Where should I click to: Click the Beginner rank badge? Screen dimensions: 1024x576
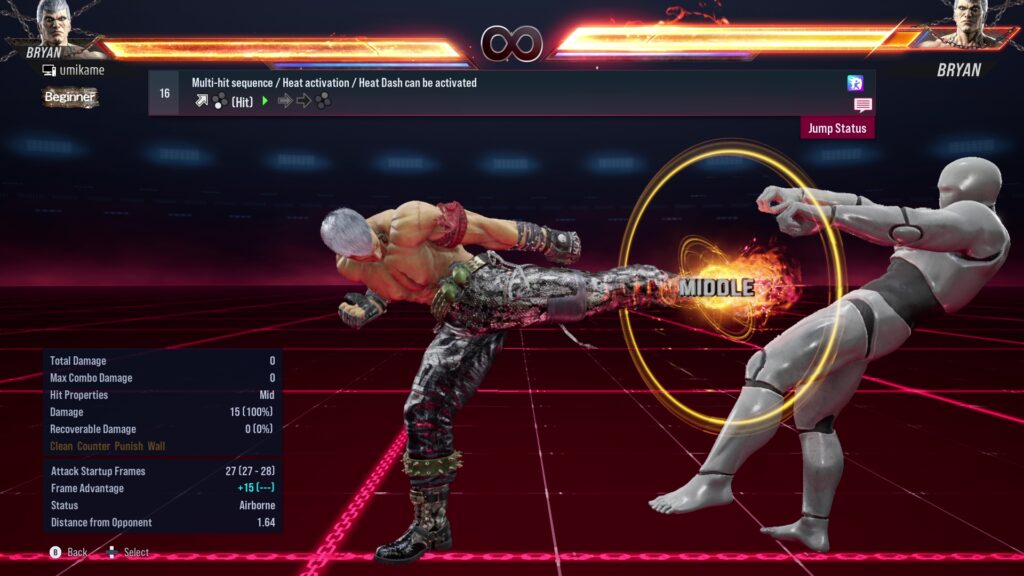(x=70, y=97)
